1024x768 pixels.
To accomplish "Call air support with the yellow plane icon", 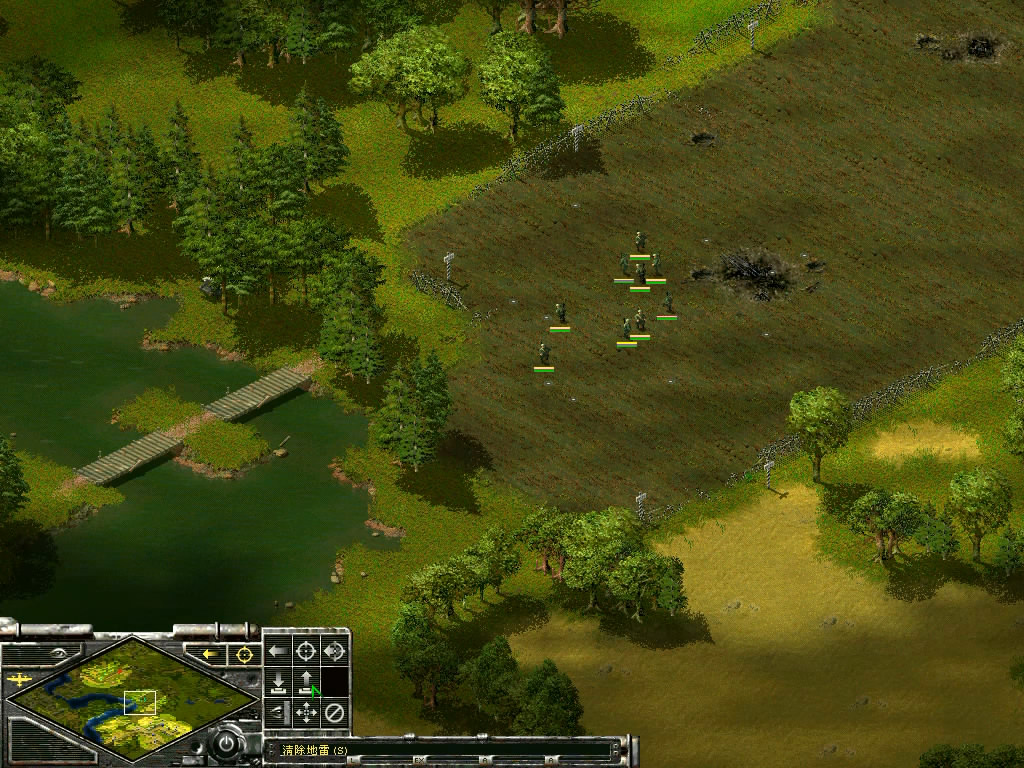I will point(19,681).
